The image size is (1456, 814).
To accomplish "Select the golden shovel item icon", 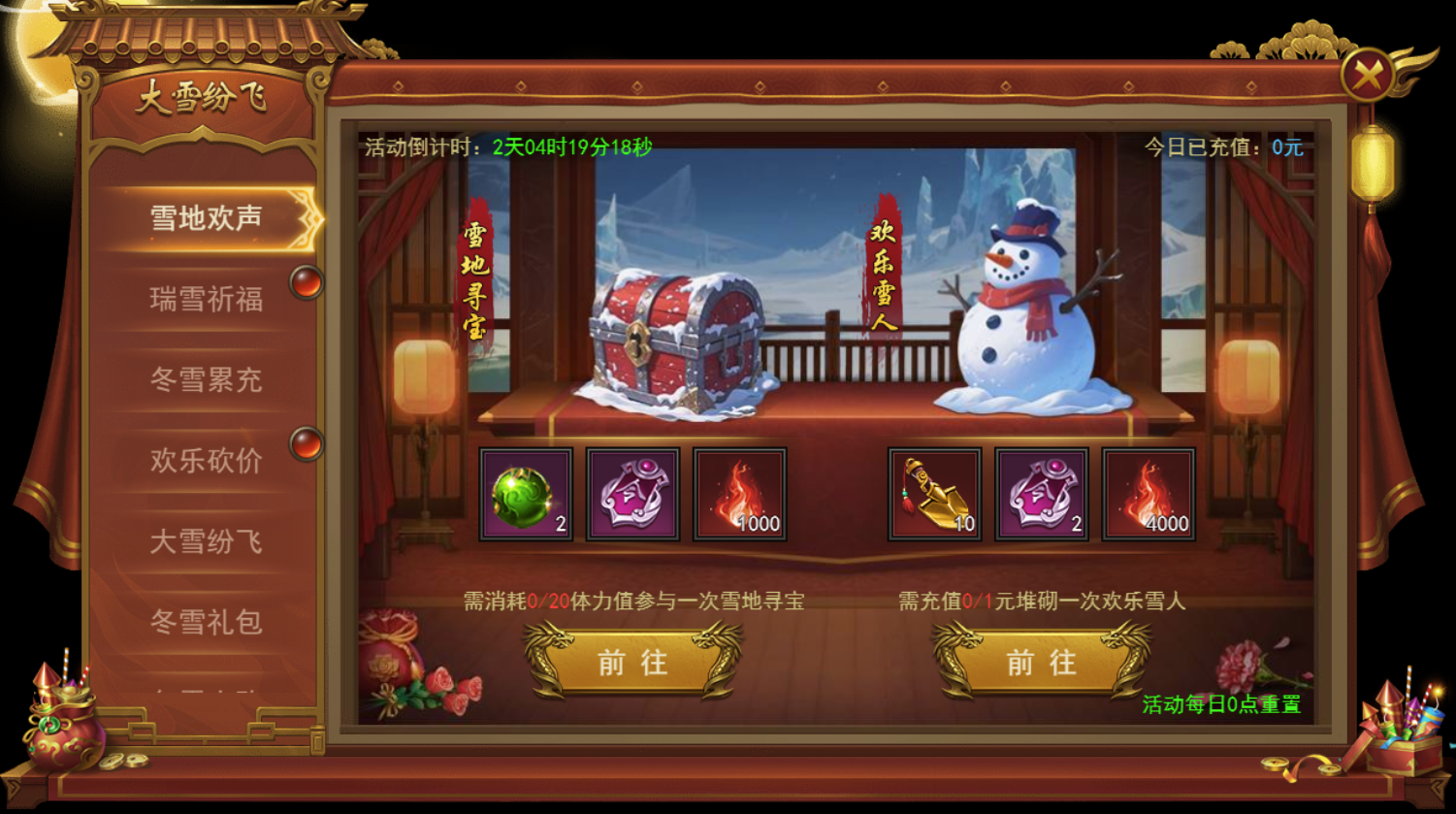I will (x=934, y=495).
